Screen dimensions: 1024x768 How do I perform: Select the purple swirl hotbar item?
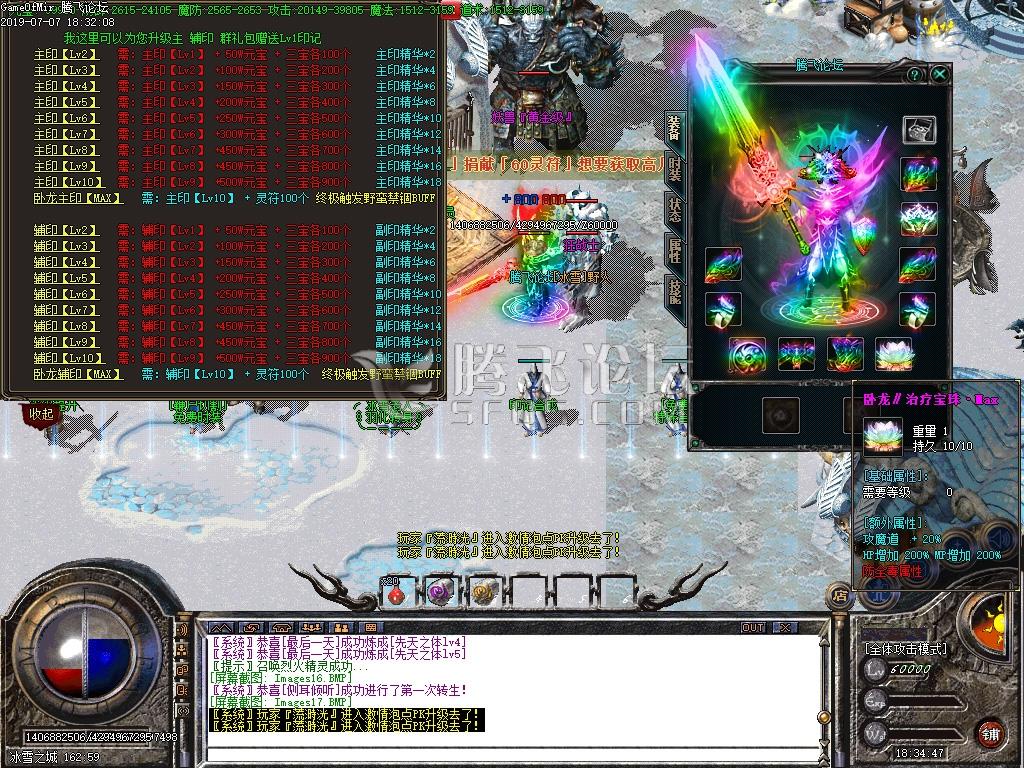[x=439, y=592]
